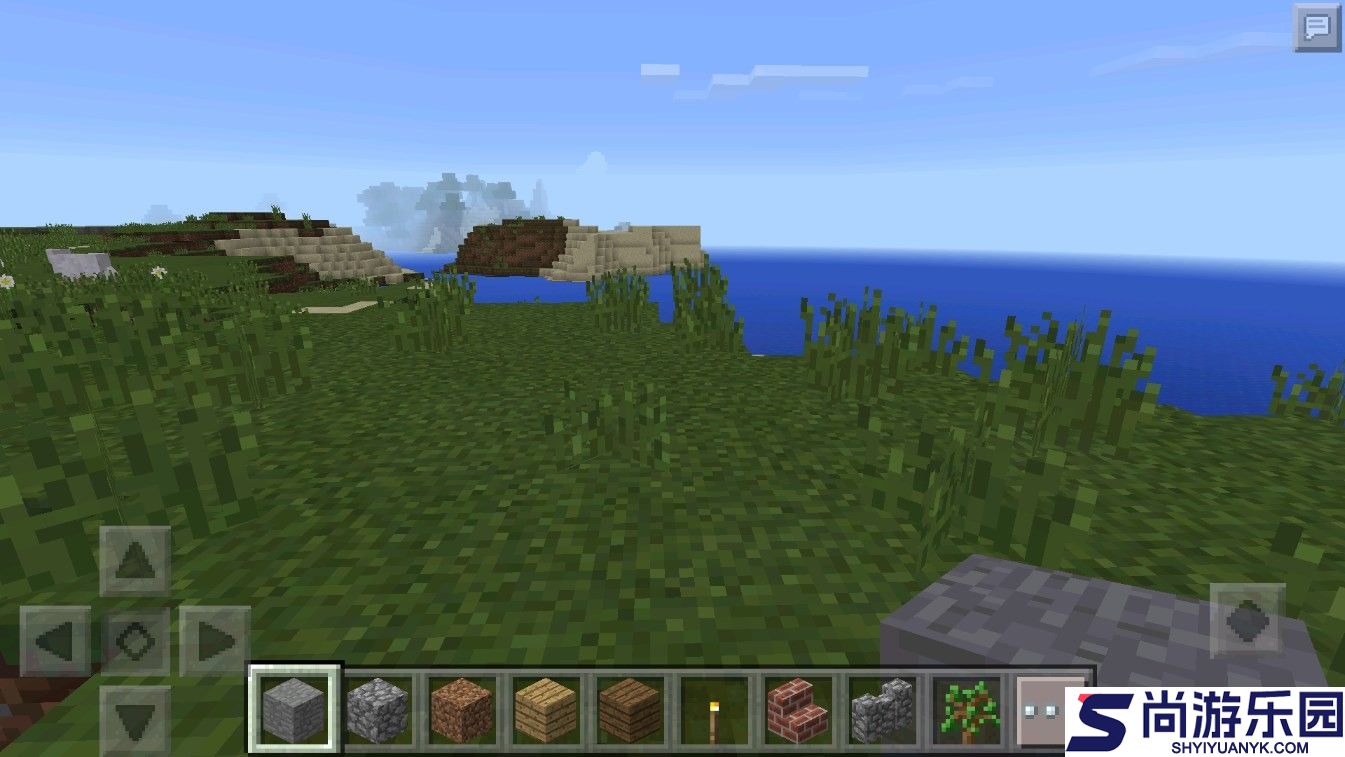The height and width of the screenshot is (757, 1345).
Task: Switch to the darker wood planks slot
Action: (630, 710)
